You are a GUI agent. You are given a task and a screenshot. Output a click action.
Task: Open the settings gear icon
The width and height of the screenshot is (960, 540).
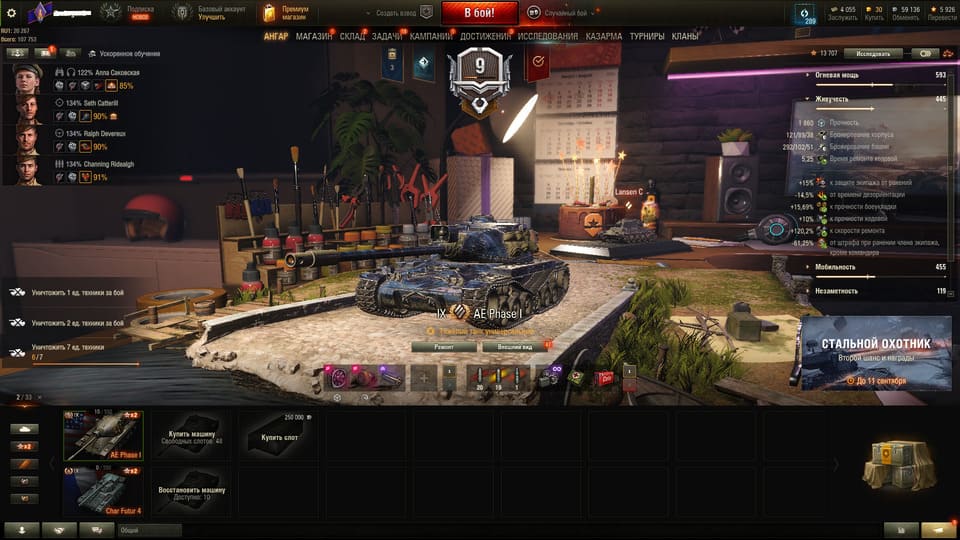(11, 13)
